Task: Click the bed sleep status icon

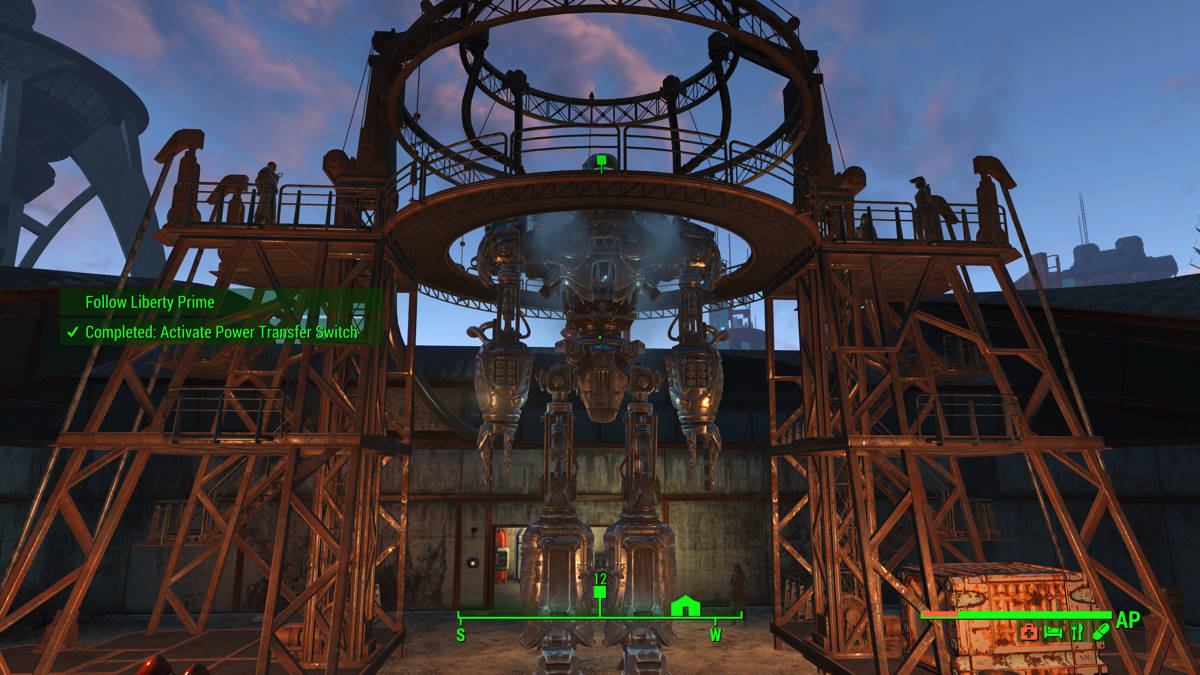Action: coord(1053,632)
